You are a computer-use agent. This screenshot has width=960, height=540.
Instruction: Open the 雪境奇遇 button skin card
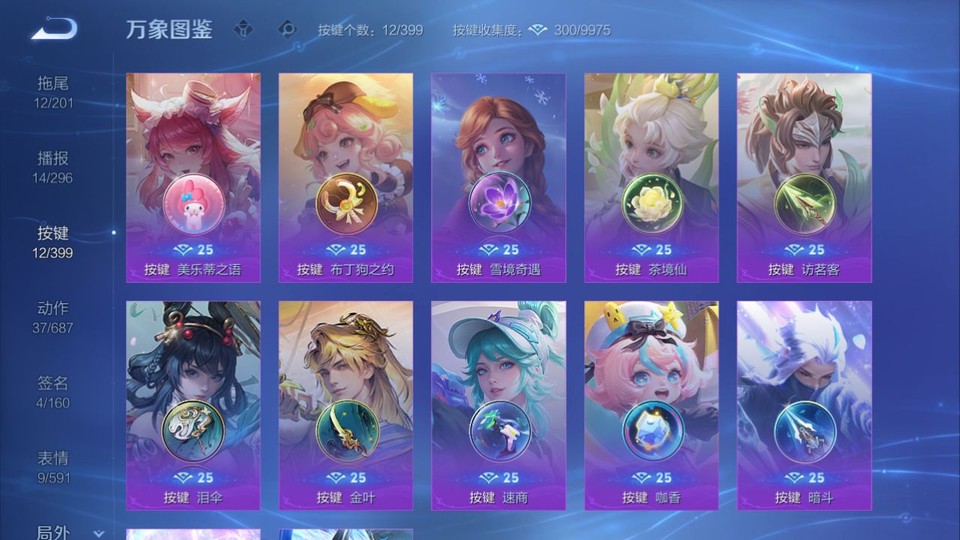[498, 178]
